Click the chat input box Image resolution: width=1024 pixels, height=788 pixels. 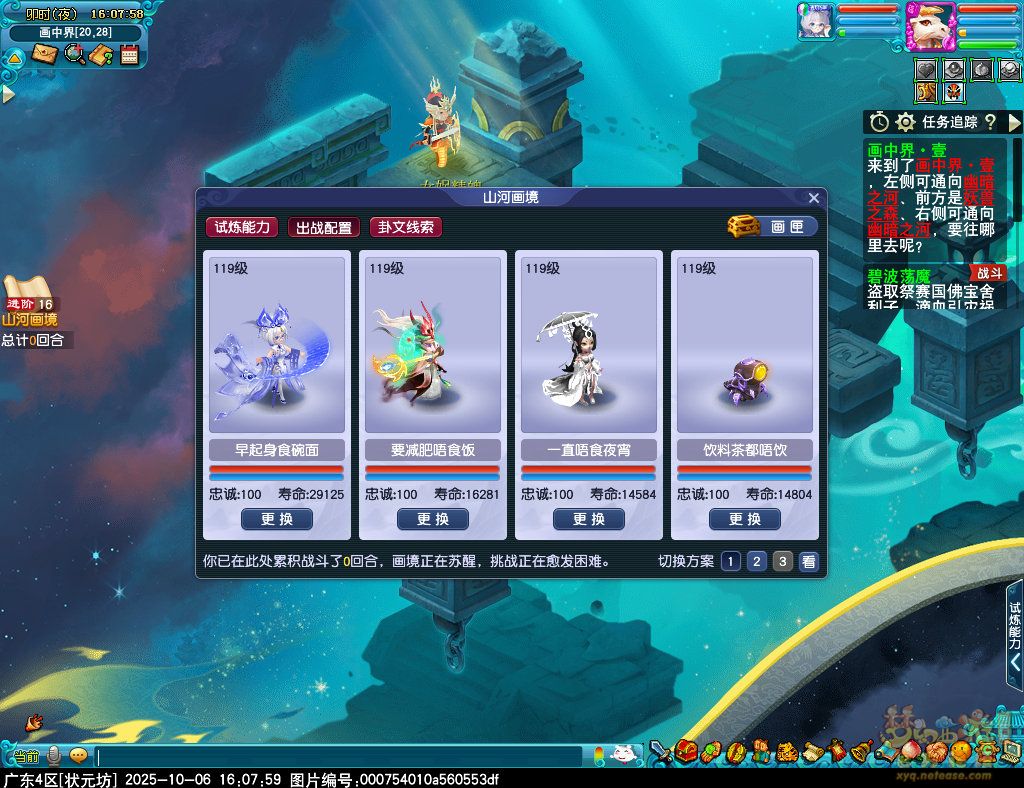coord(340,756)
